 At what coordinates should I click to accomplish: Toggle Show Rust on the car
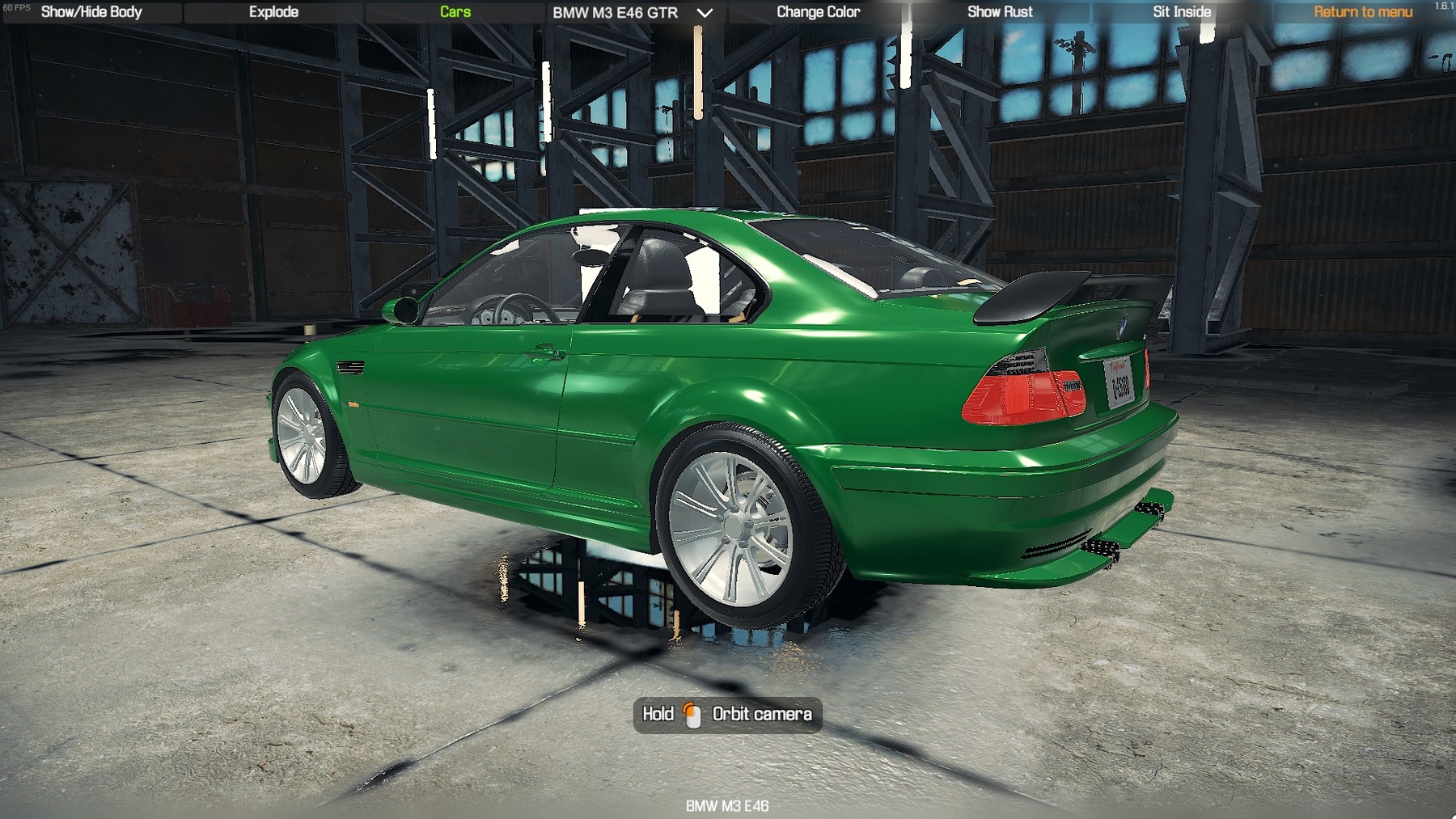pos(1000,12)
